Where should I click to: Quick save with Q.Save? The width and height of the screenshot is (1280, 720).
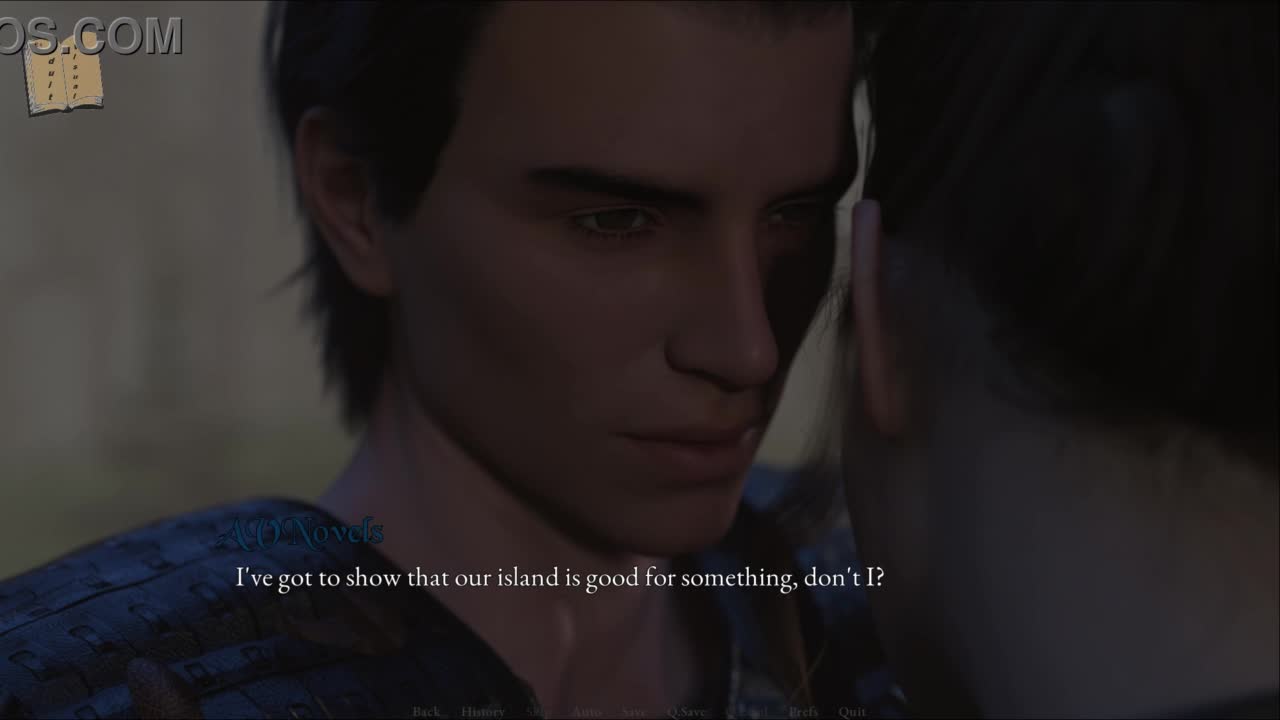coord(686,712)
